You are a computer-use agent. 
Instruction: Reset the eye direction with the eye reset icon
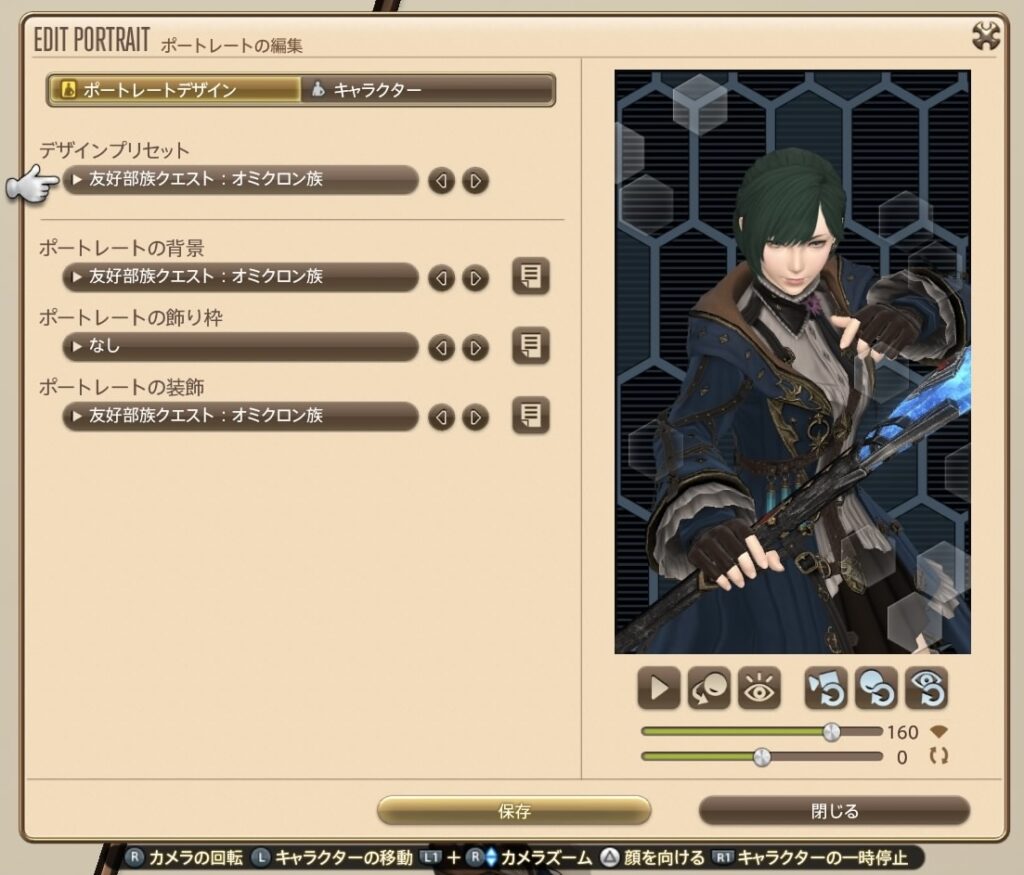(926, 688)
